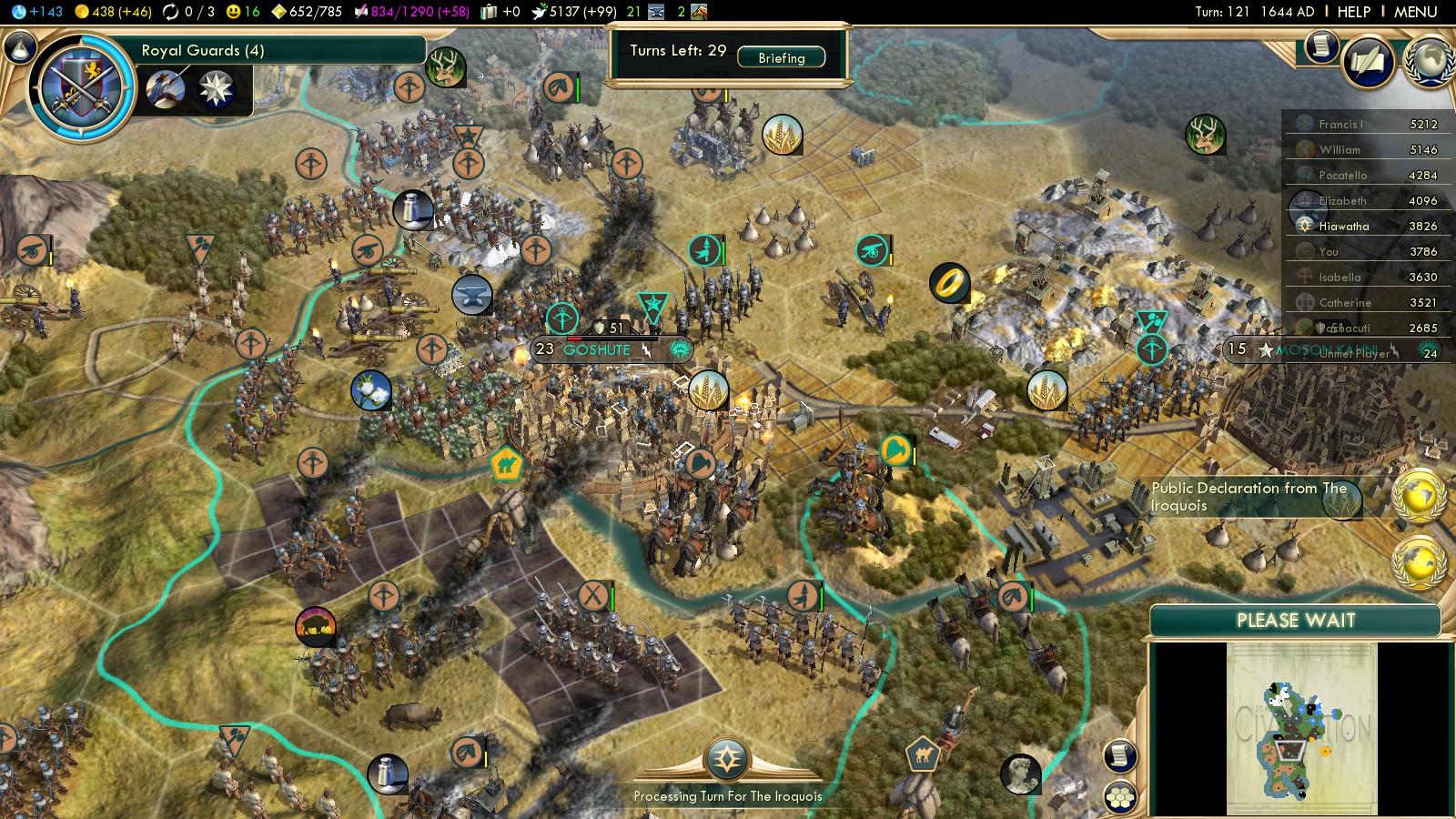Open the research flask button
Screen dimensions: 1456x819
click(20, 47)
